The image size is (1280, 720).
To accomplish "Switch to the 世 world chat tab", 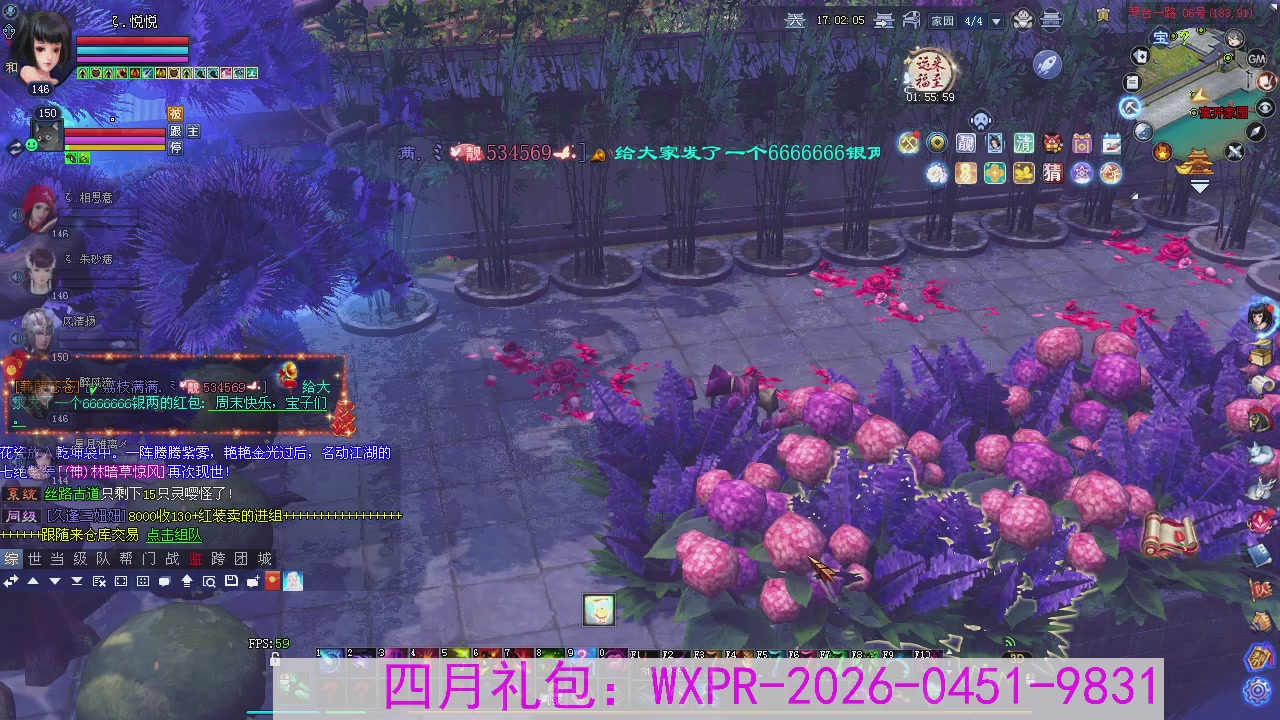I will (x=33, y=559).
